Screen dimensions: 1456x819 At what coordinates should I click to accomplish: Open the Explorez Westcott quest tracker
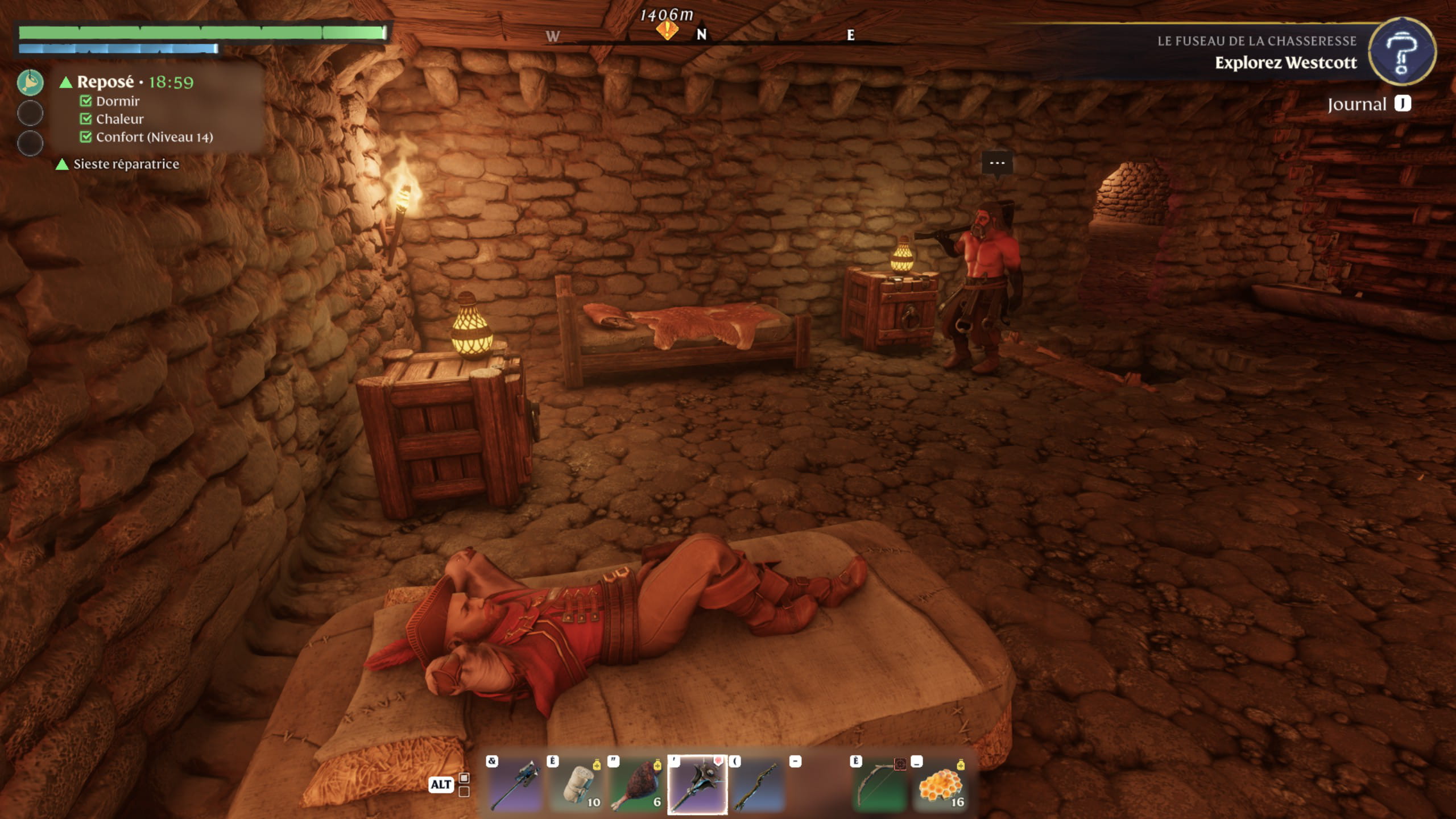(1285, 63)
